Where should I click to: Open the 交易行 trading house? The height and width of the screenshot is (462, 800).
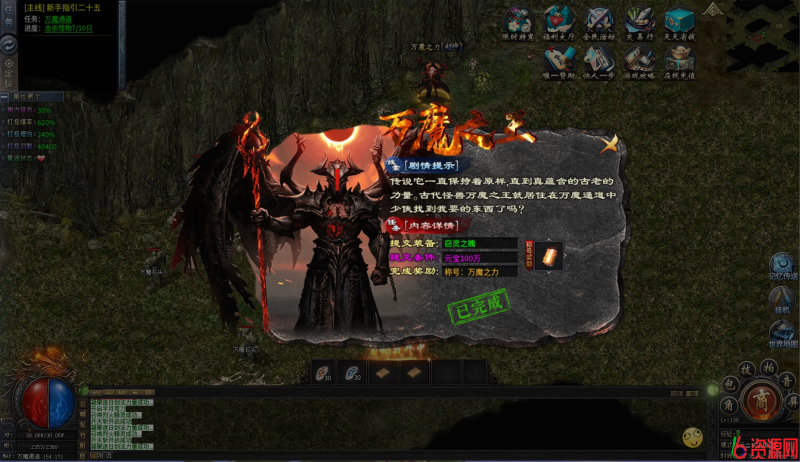pyautogui.click(x=639, y=22)
